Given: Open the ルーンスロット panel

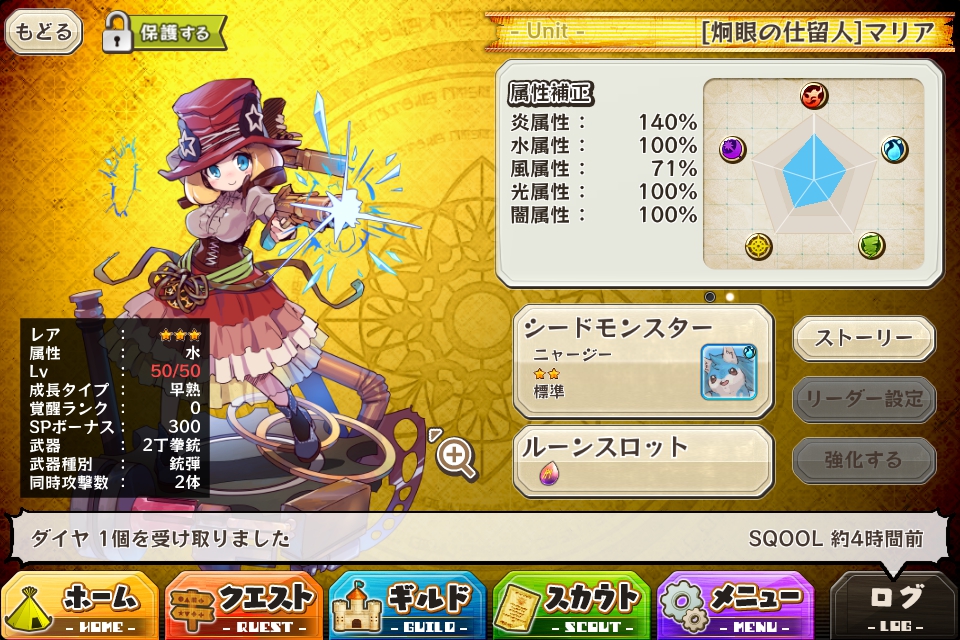Looking at the screenshot, I should point(643,460).
